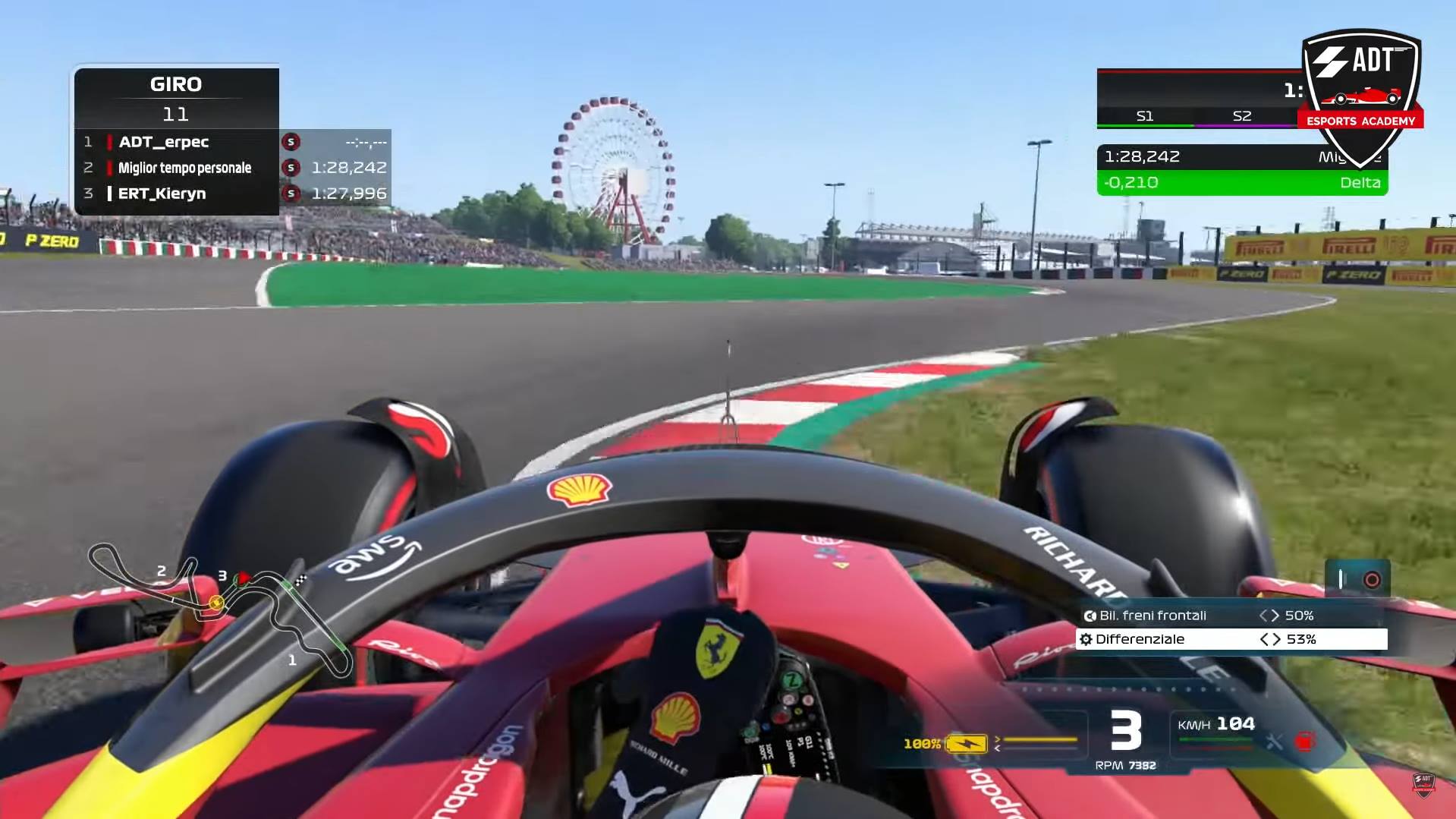
Task: Toggle the green Delta bar display
Action: [1242, 182]
